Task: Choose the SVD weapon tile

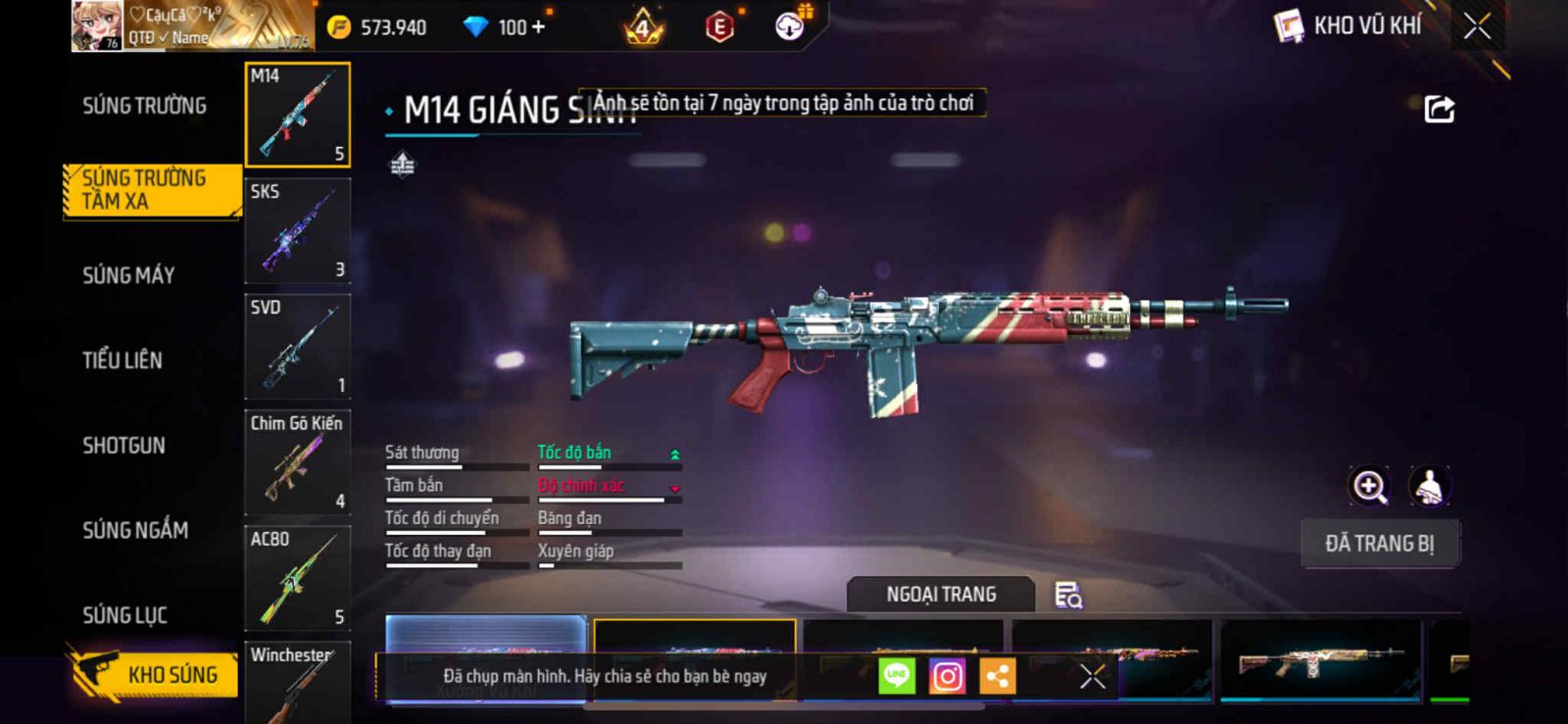Action: coord(297,346)
